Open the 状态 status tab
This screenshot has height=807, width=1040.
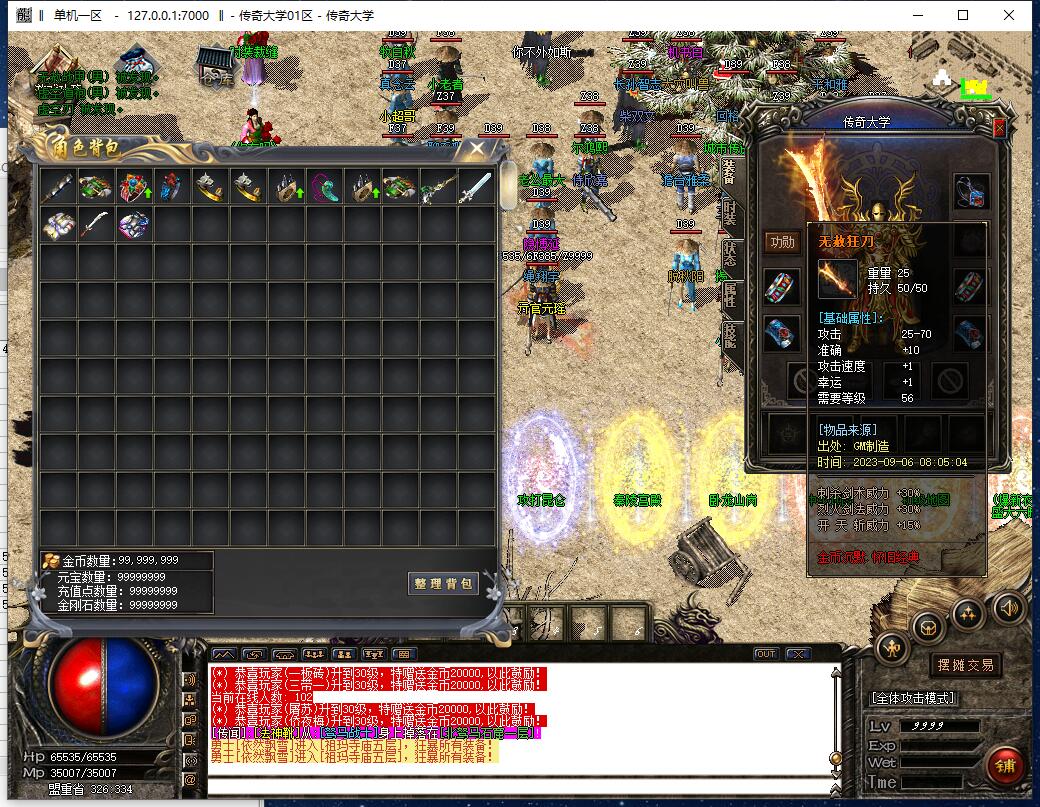click(730, 253)
